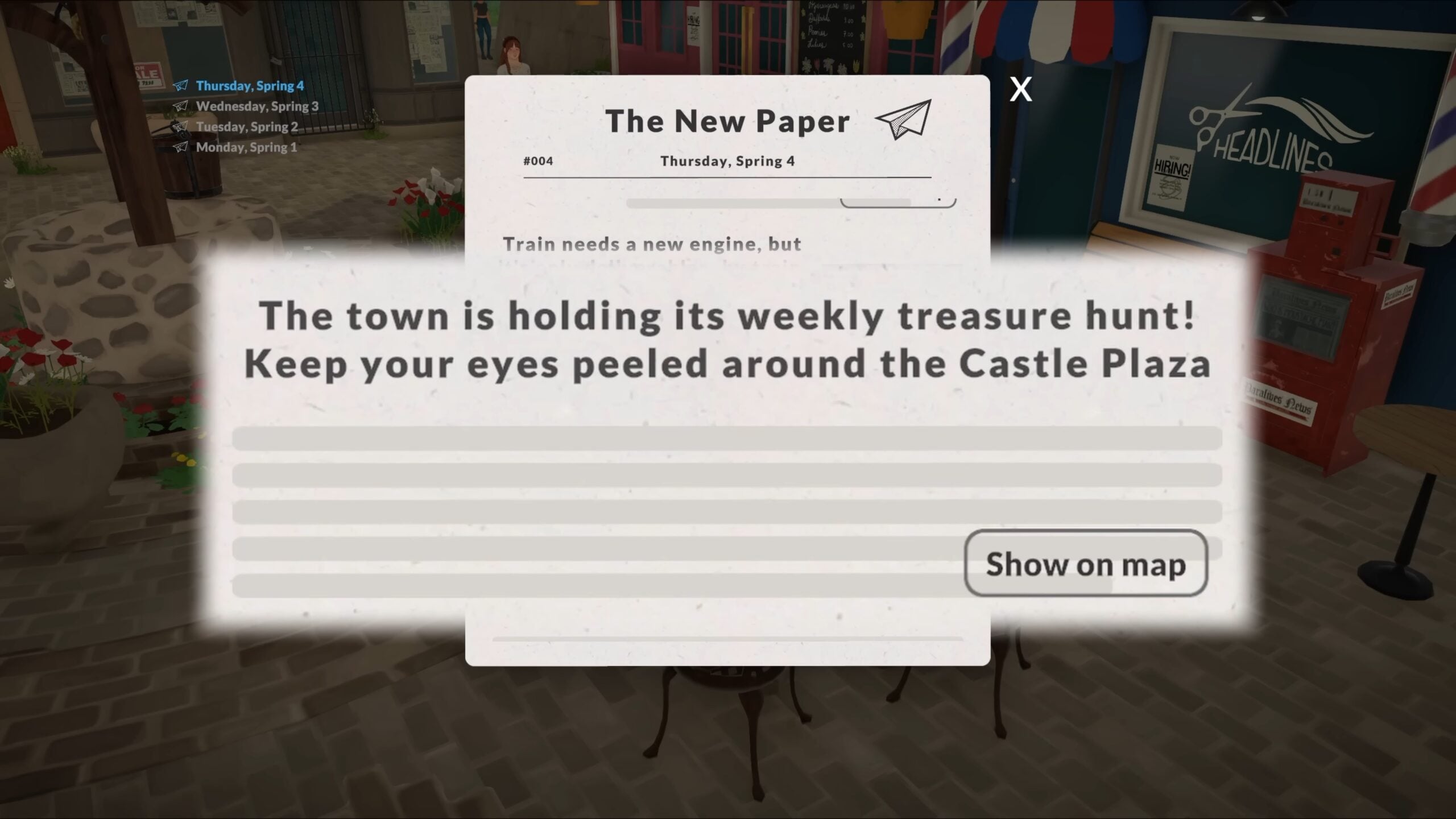
Task: Open the Monday, Spring 1 edition
Action: (x=246, y=147)
